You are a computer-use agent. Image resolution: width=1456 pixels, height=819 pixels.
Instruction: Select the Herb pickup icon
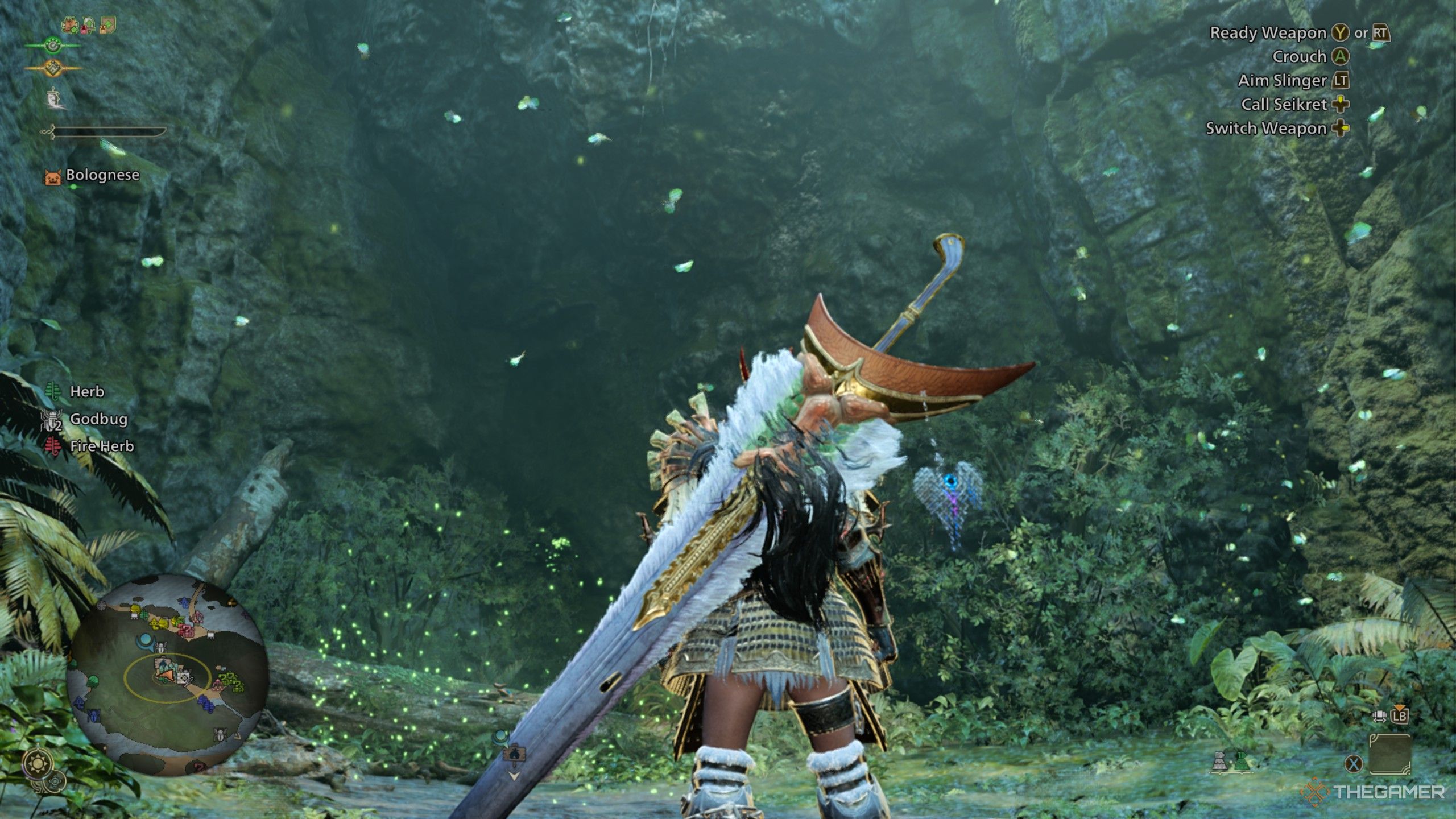[x=52, y=391]
